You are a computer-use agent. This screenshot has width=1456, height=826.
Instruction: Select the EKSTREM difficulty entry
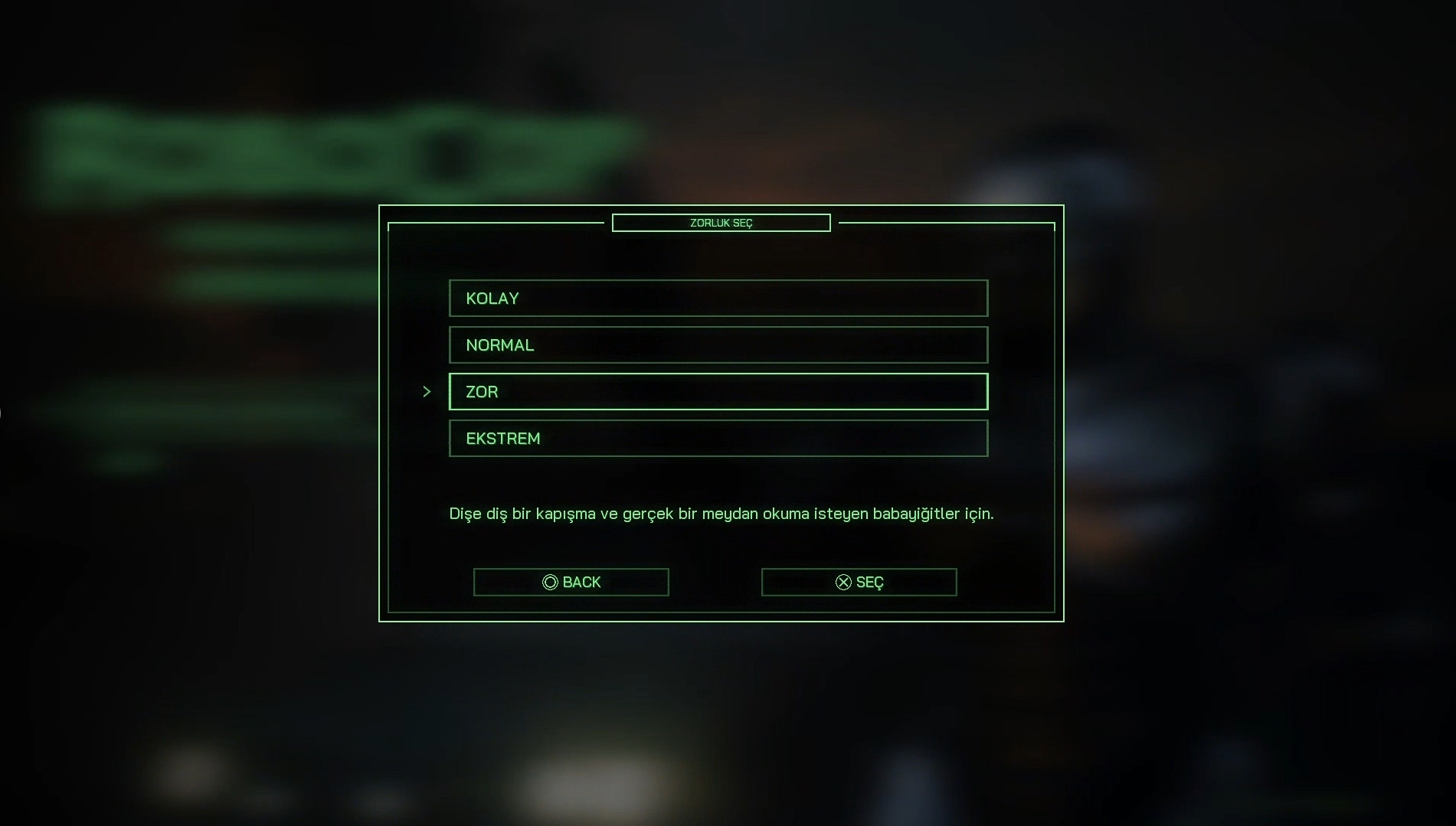tap(718, 439)
